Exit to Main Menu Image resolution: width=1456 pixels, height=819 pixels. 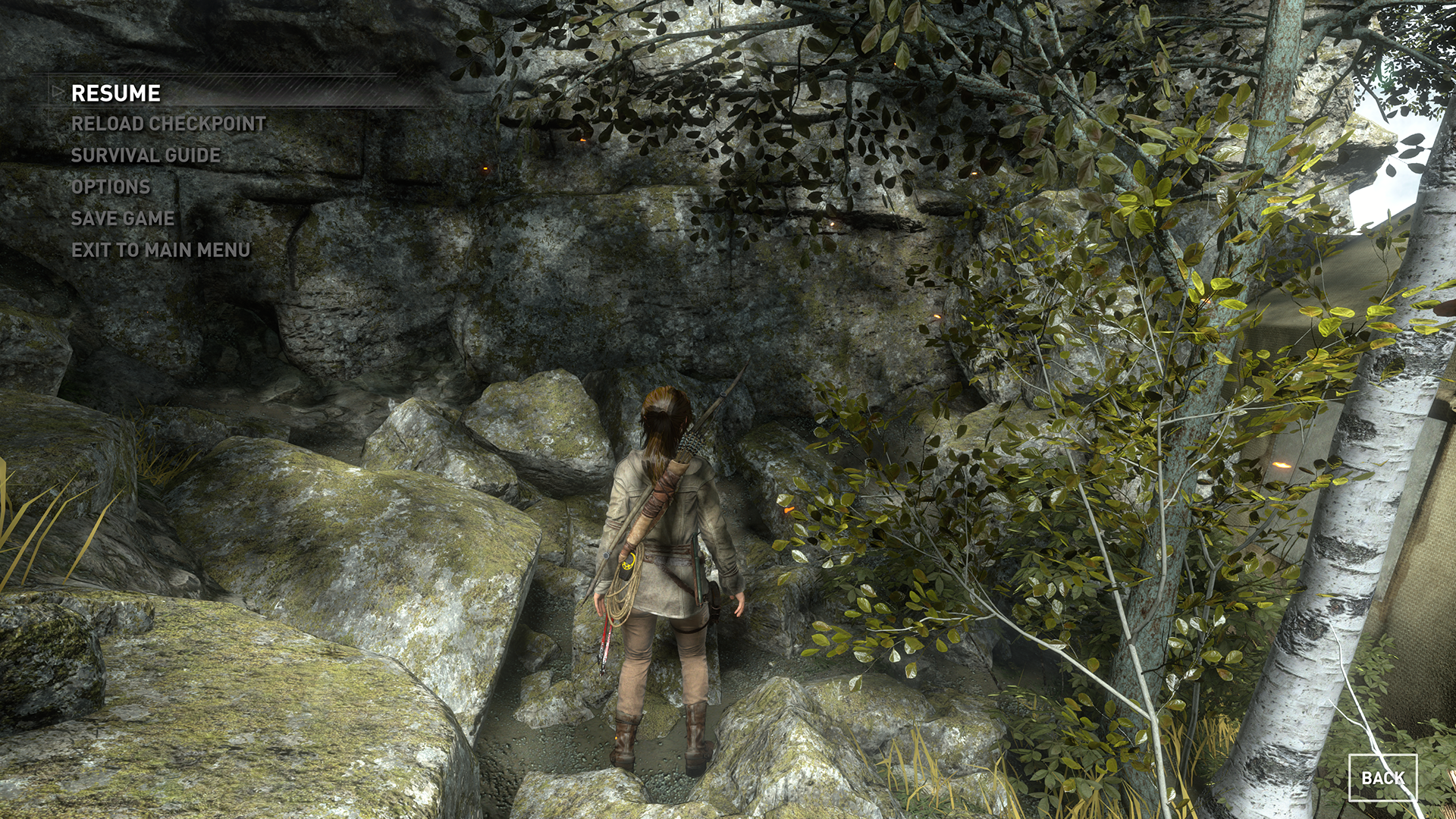click(x=161, y=250)
